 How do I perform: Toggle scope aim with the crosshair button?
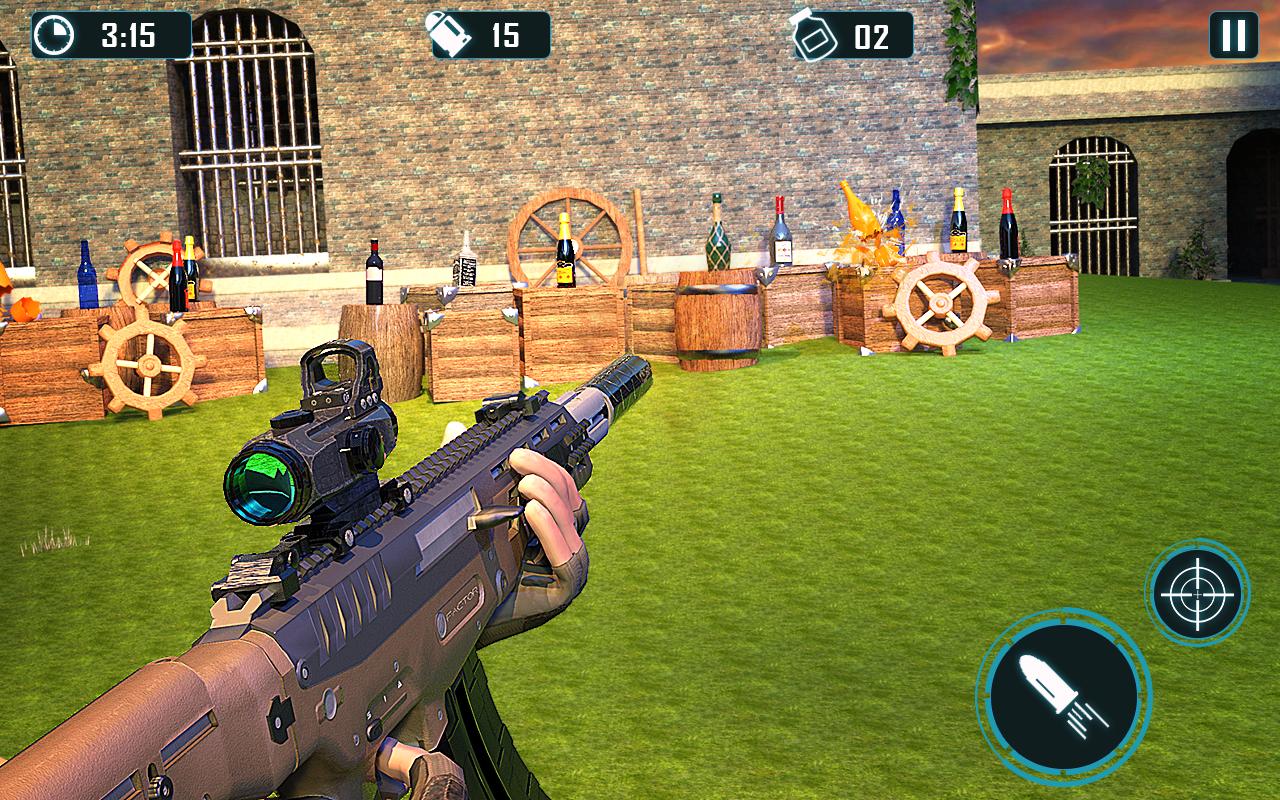click(1197, 593)
